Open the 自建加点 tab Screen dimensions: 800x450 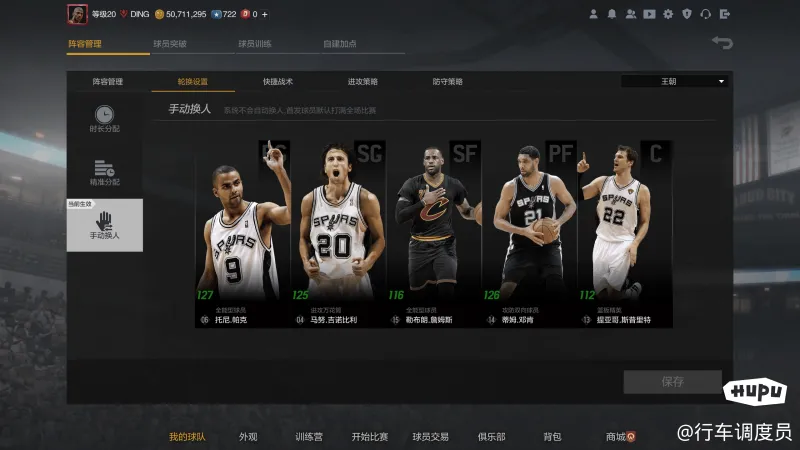tap(340, 44)
